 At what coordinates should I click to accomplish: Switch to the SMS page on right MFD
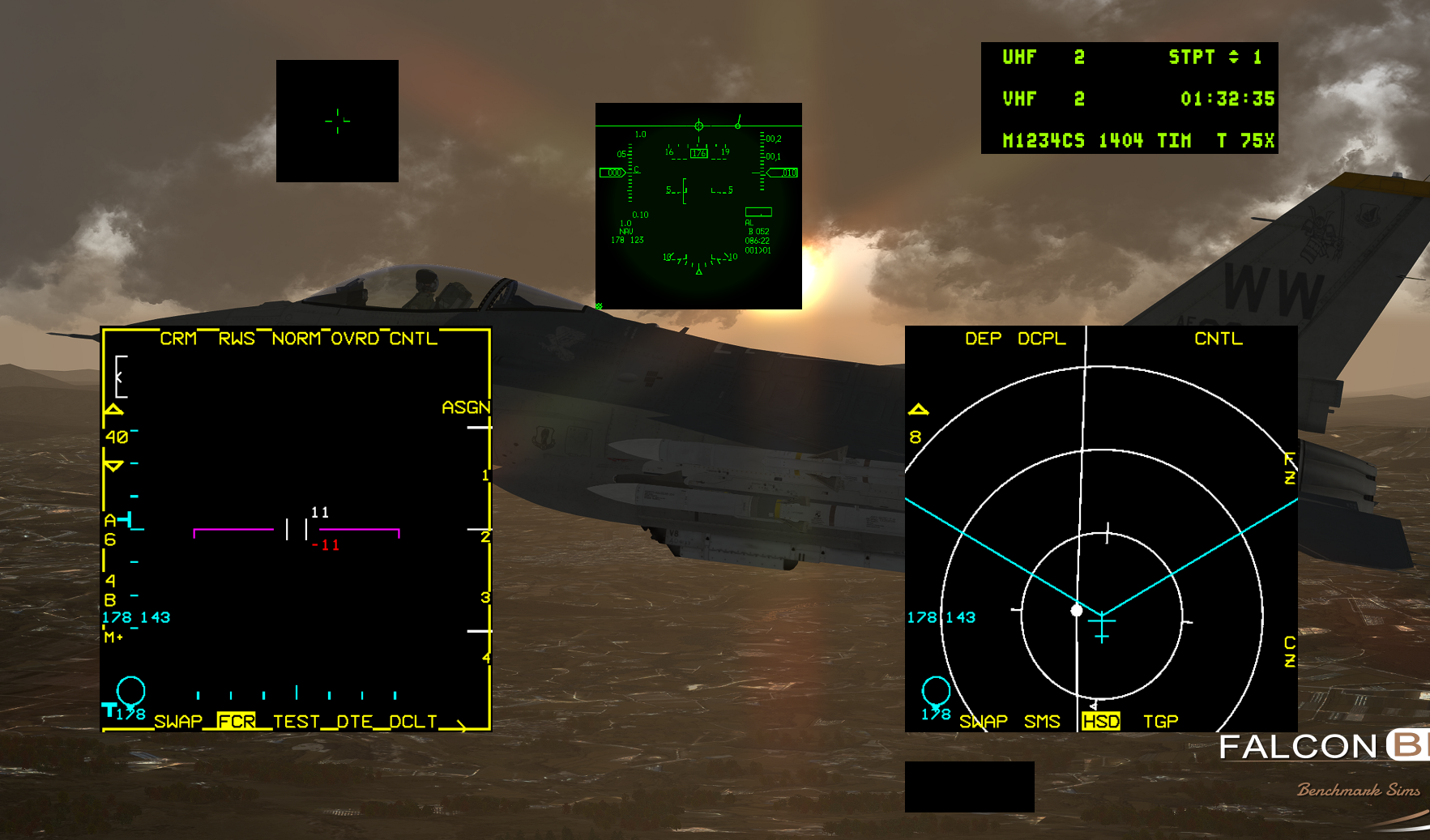tap(1042, 721)
